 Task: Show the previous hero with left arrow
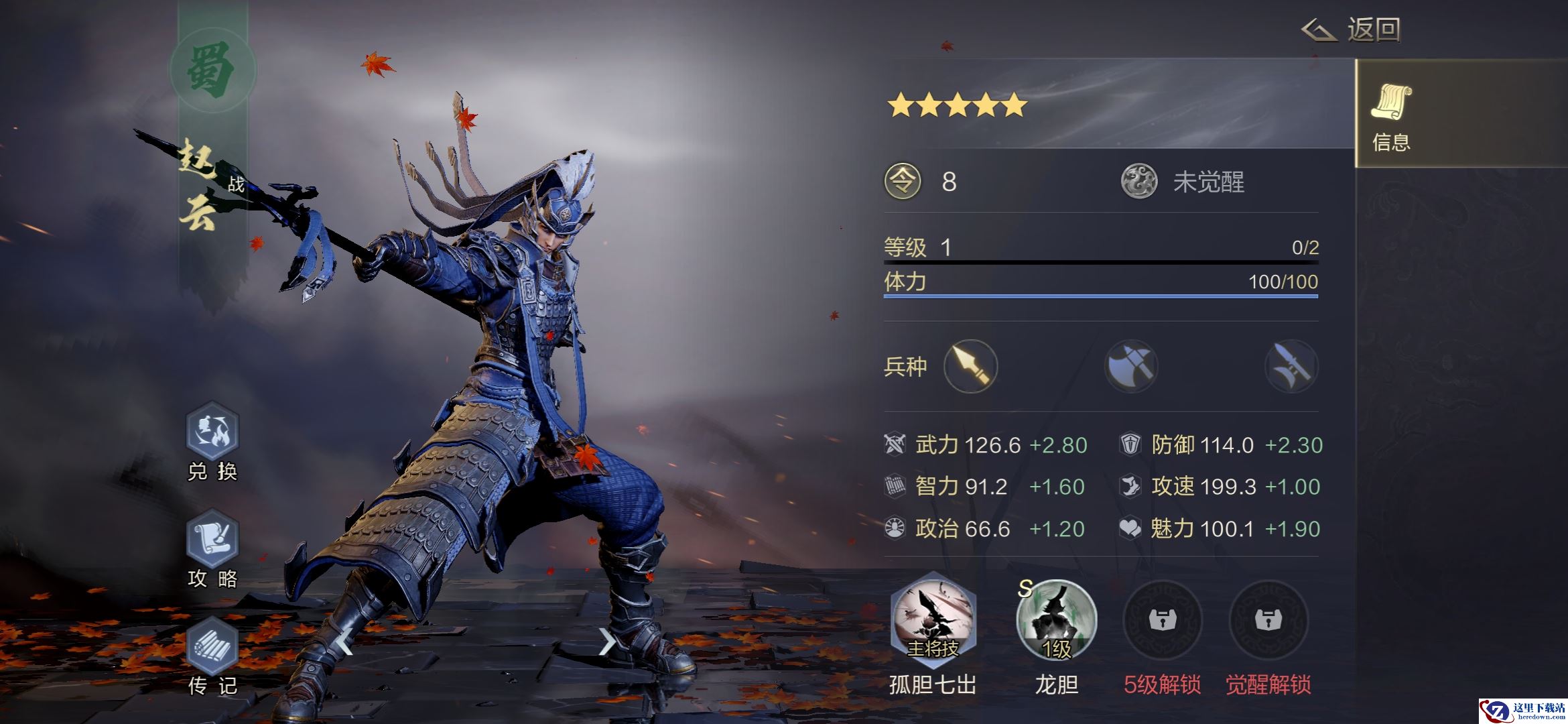tap(344, 642)
